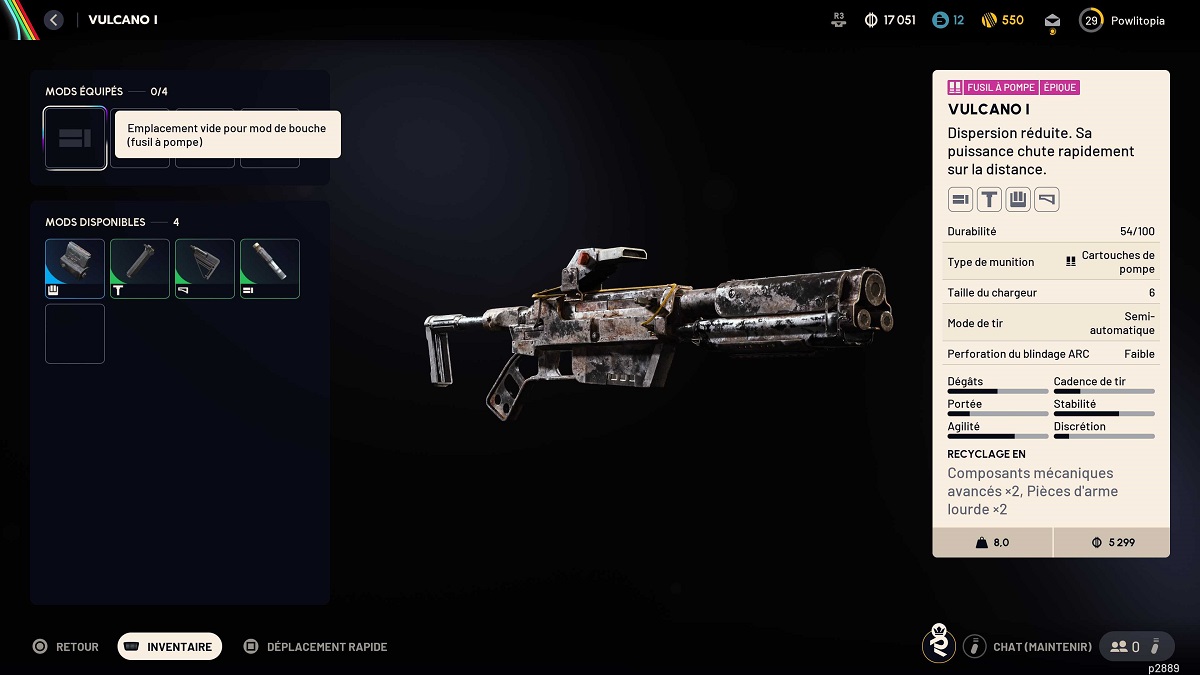The width and height of the screenshot is (1200, 675).
Task: Click the muzzle slot icon on weapon card
Action: [x=960, y=200]
